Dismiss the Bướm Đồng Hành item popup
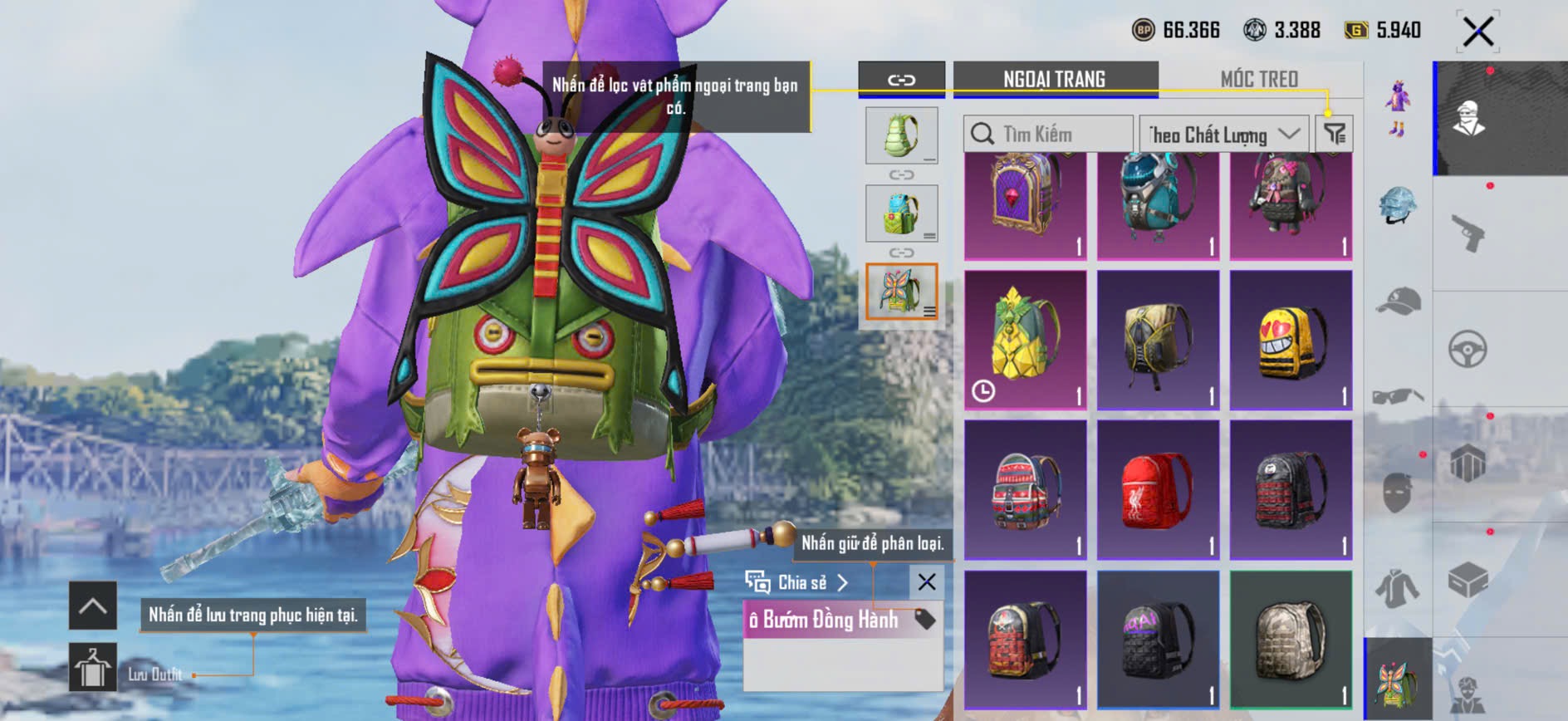The width and height of the screenshot is (1568, 721). 927,582
